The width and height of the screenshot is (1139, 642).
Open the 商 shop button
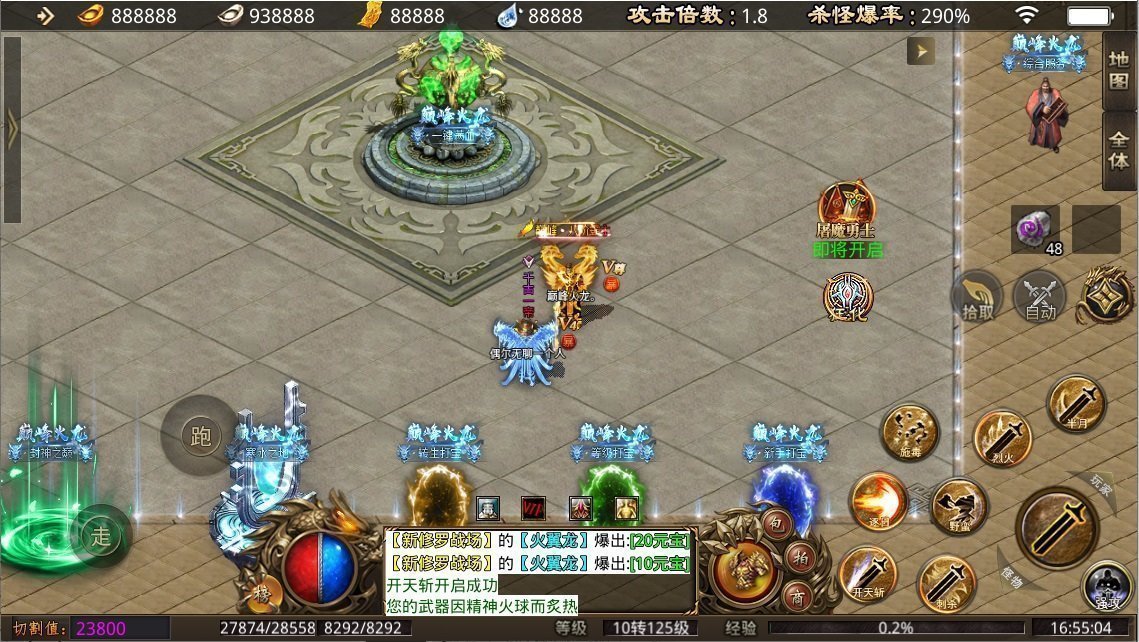(x=797, y=596)
